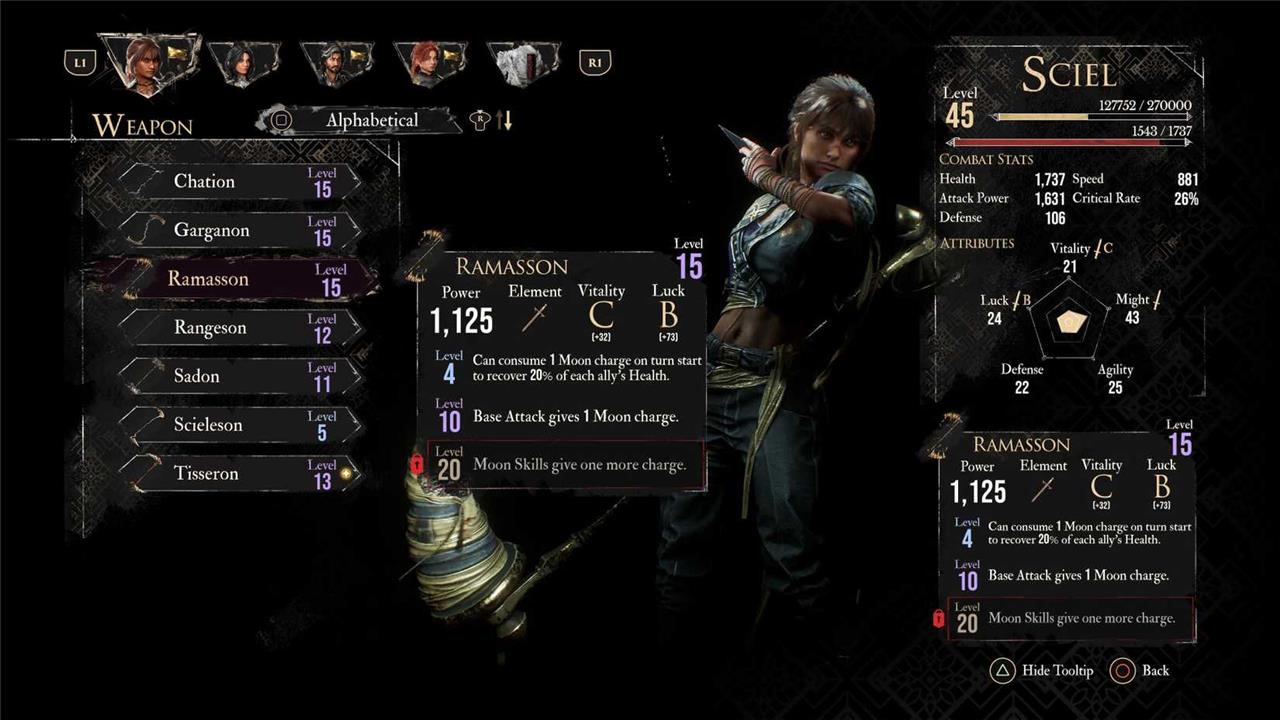Viewport: 1280px width, 720px height.
Task: Select the white-furred character portrait
Action: click(523, 63)
